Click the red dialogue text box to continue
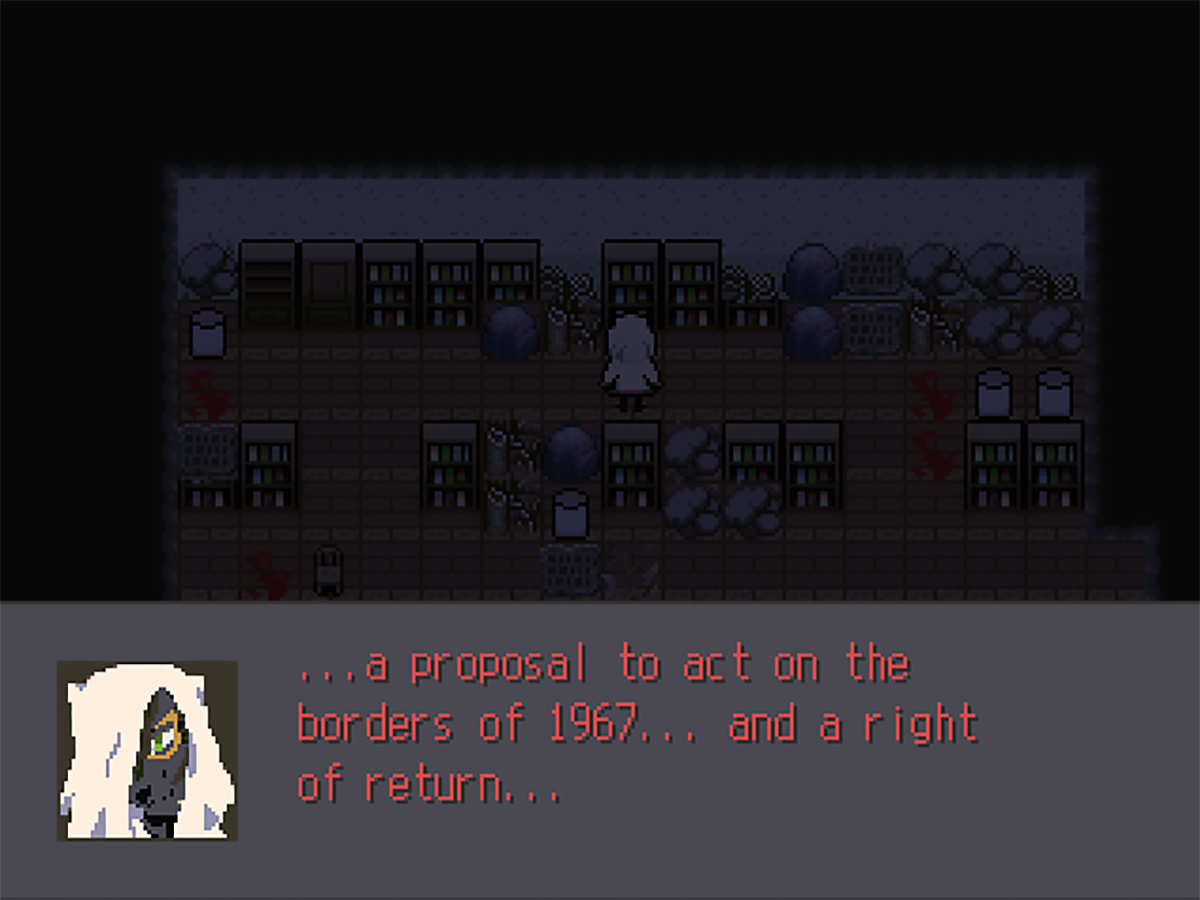The height and width of the screenshot is (900, 1200). click(636, 725)
